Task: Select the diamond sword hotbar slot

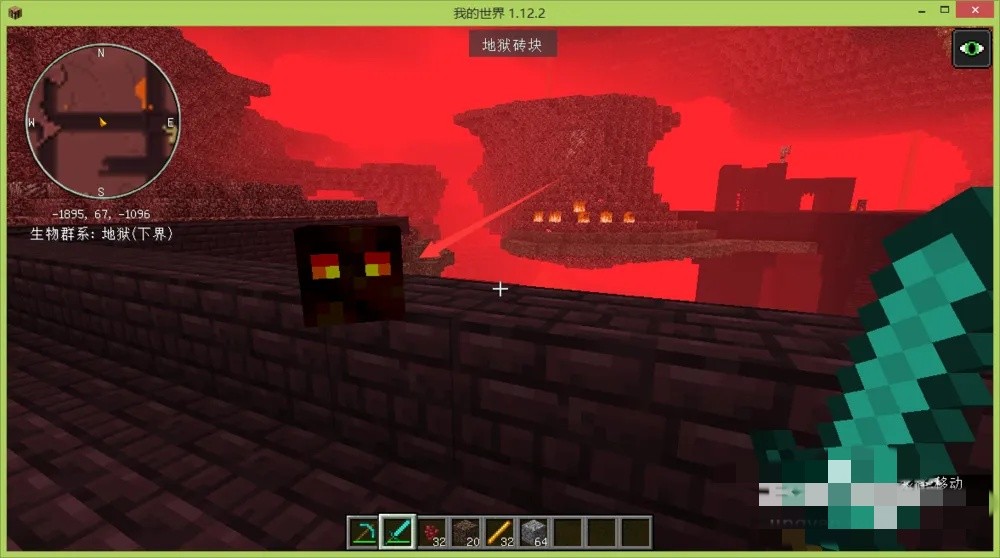Action: click(x=398, y=532)
